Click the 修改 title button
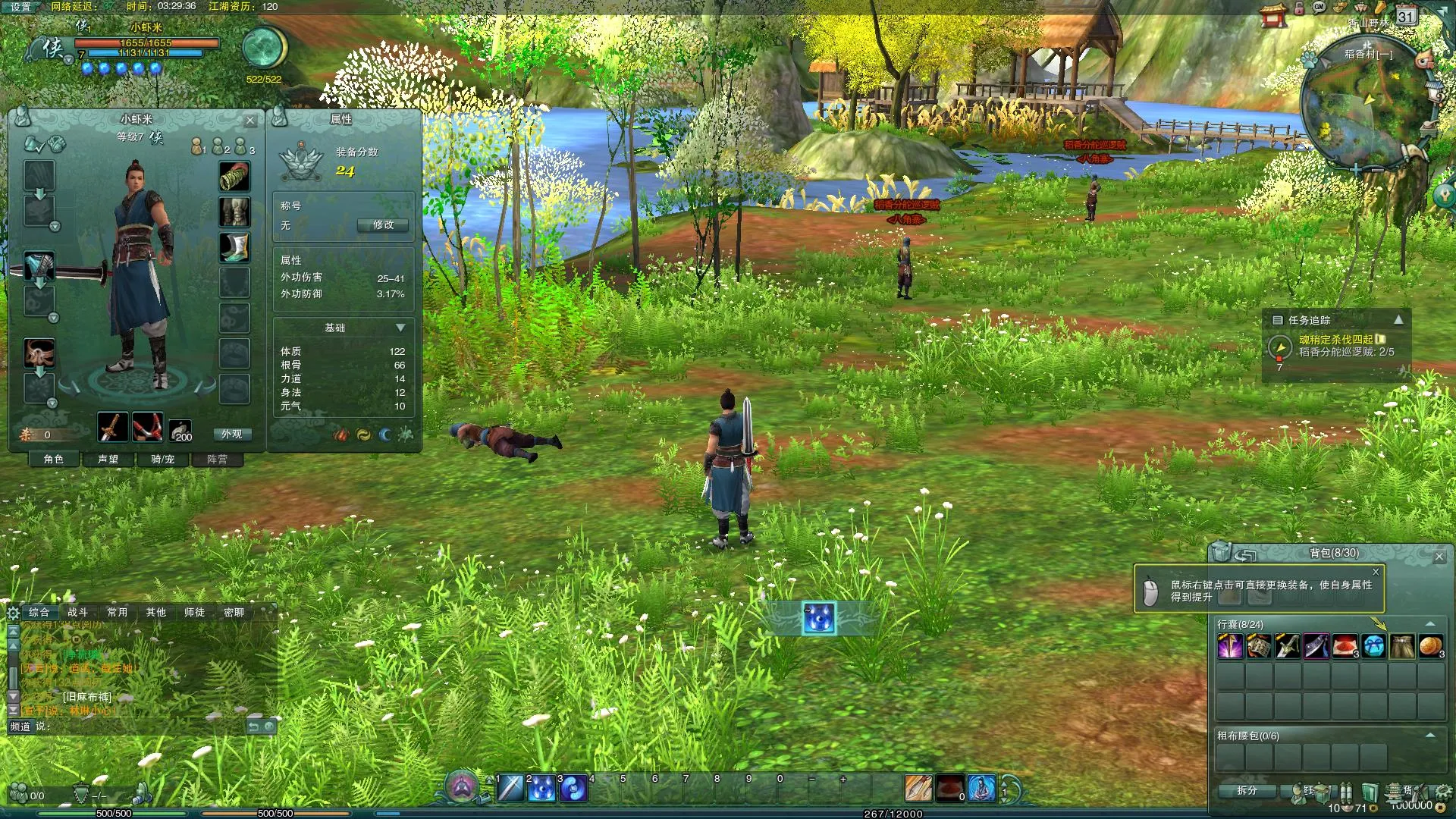Screen dimensions: 1456x819 [x=383, y=225]
